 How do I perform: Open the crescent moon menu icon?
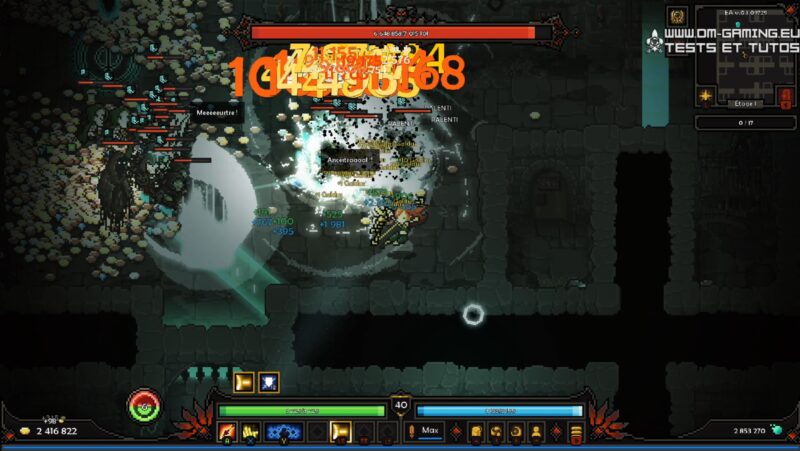coord(516,432)
